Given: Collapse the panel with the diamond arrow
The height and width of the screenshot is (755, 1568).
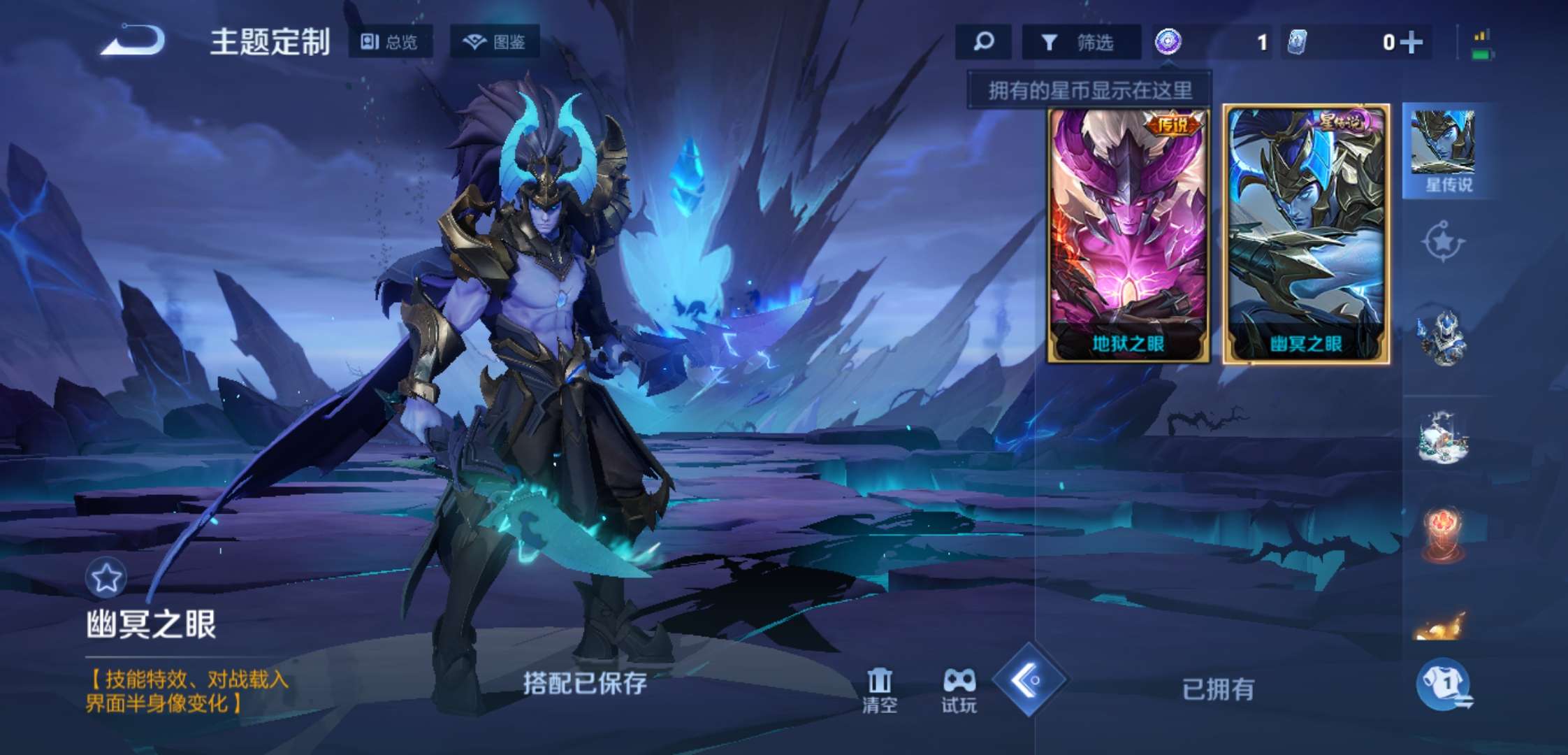Looking at the screenshot, I should click(x=1029, y=679).
